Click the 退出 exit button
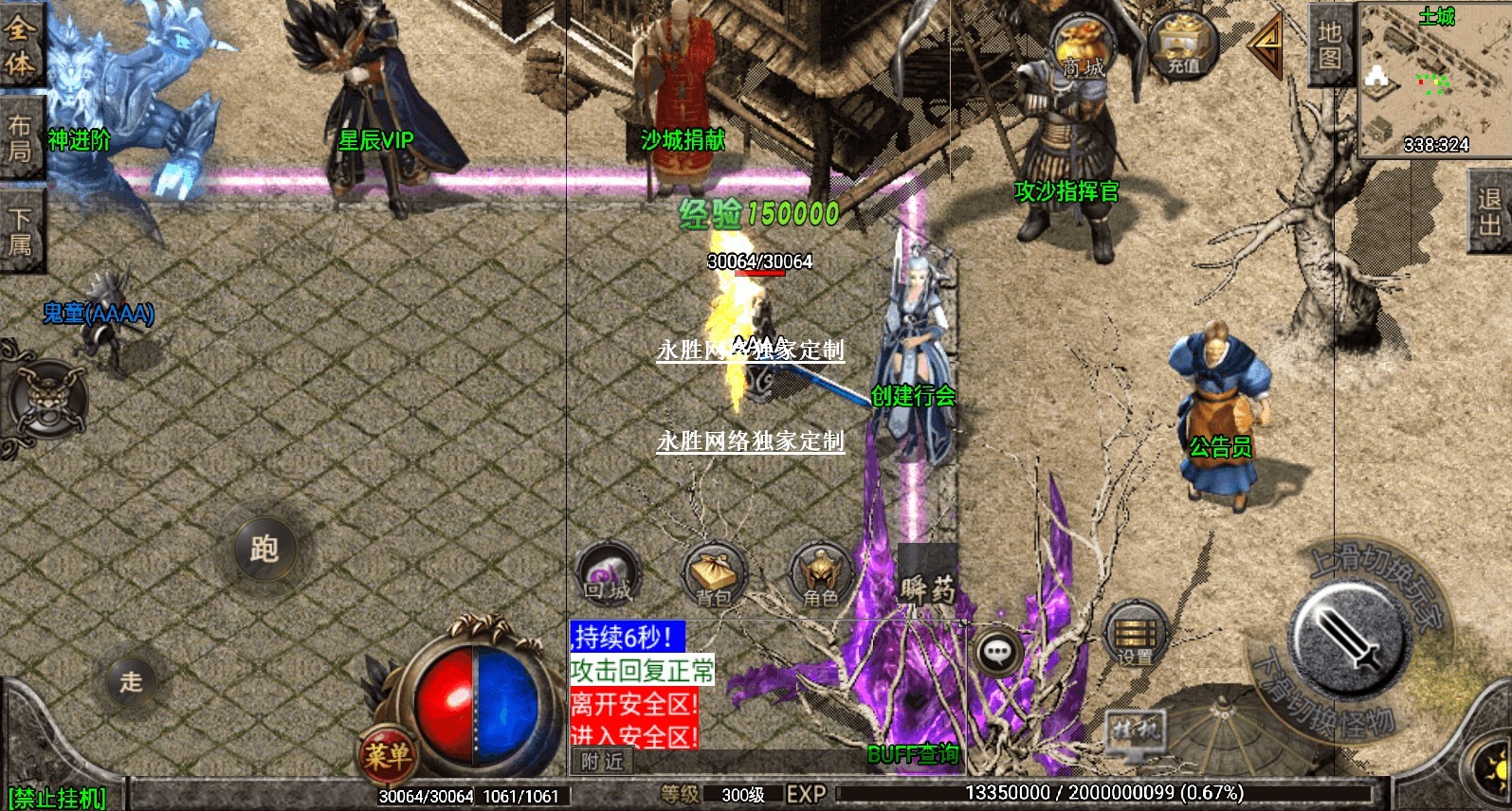The height and width of the screenshot is (811, 1512). [1489, 210]
